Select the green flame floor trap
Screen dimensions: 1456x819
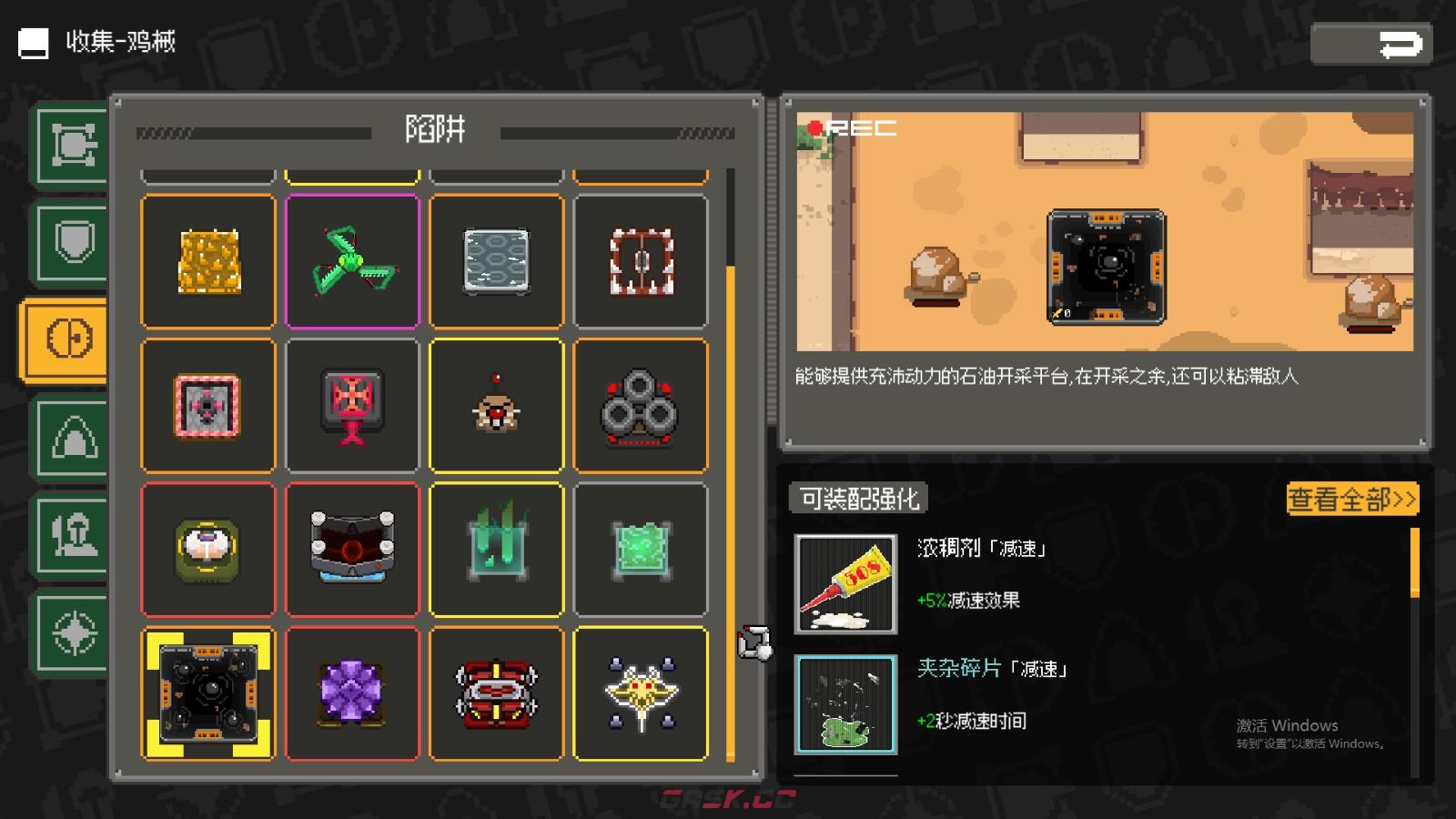(x=496, y=549)
